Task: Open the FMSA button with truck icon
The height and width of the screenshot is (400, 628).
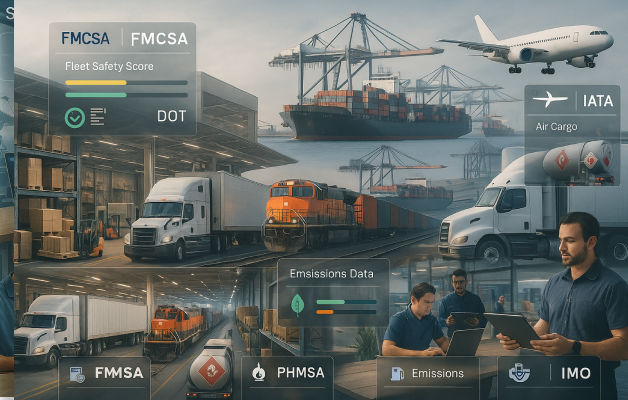Action: tap(104, 376)
